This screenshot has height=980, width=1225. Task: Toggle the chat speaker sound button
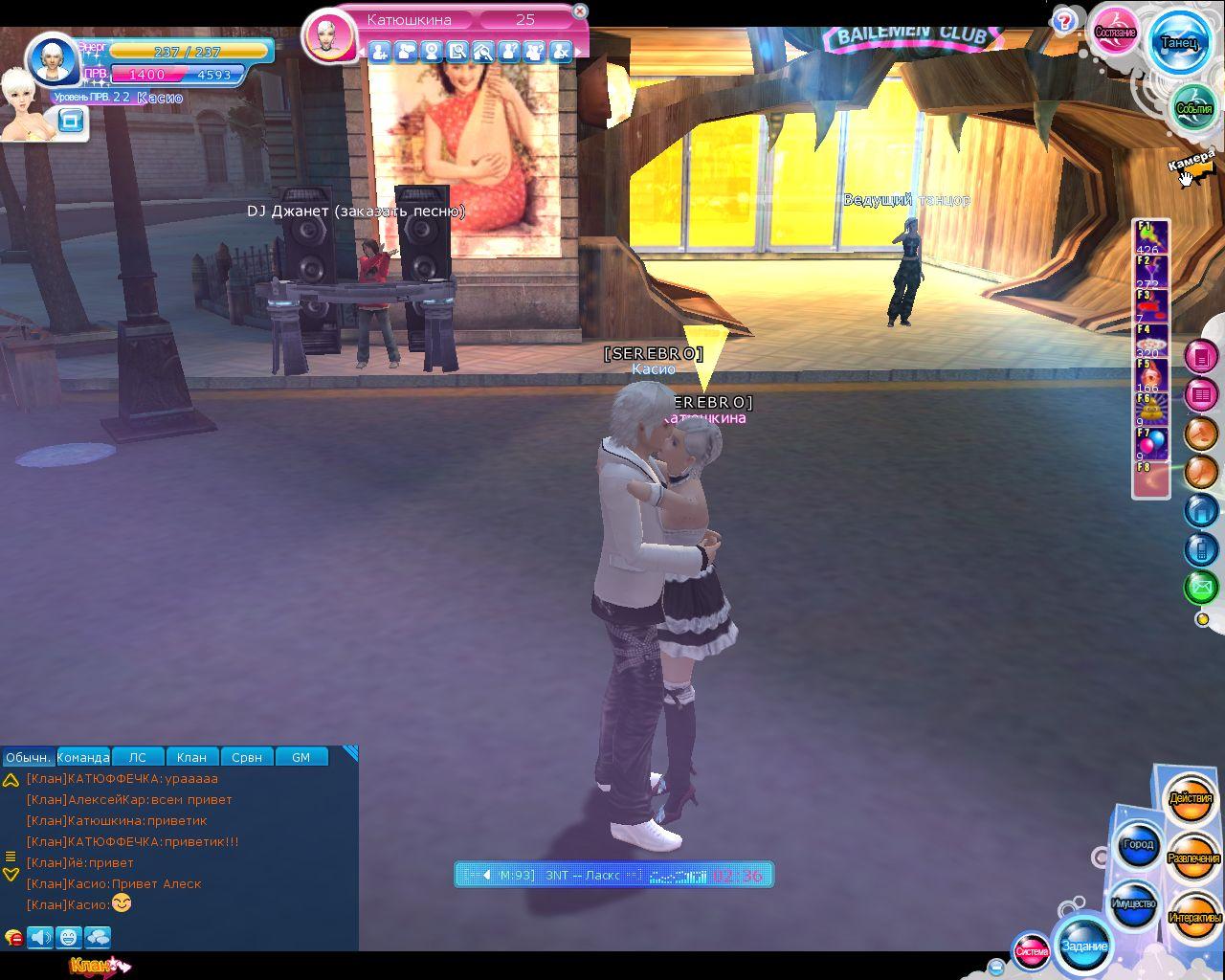[x=40, y=937]
